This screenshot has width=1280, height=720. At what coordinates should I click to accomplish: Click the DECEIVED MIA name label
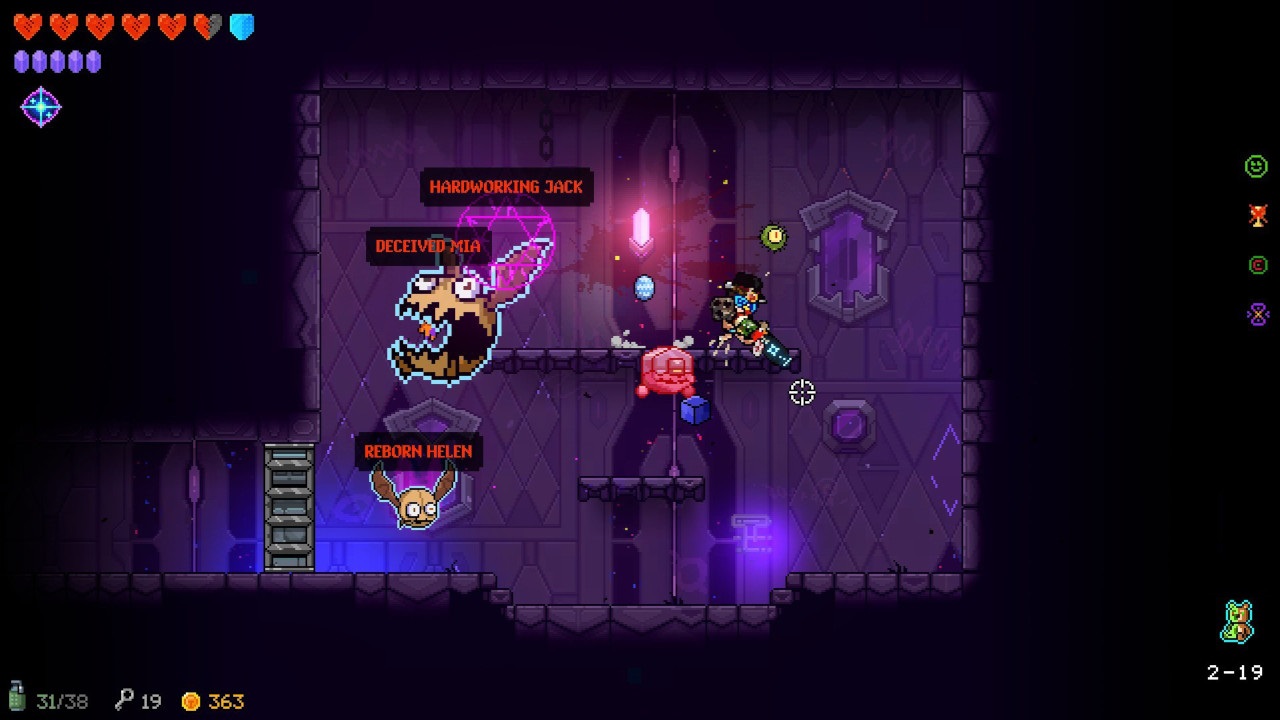(427, 245)
